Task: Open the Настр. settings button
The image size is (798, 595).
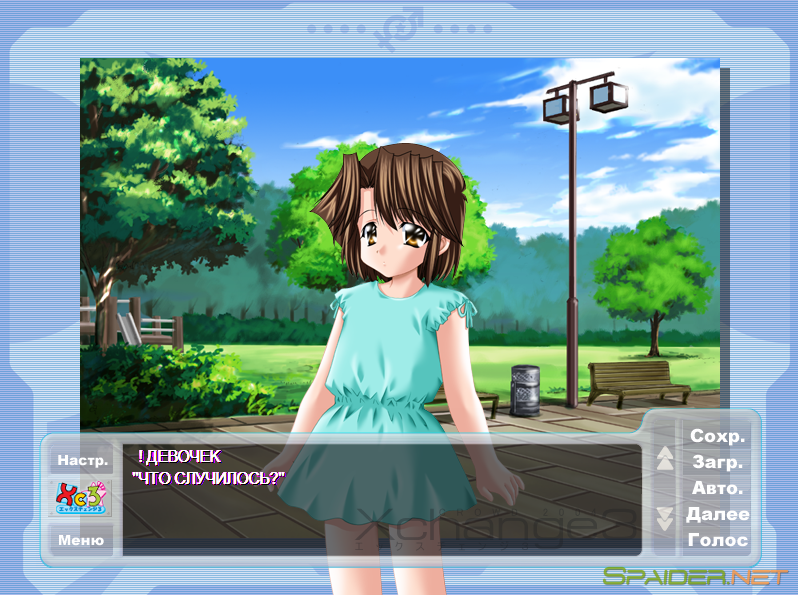Action: pyautogui.click(x=82, y=460)
